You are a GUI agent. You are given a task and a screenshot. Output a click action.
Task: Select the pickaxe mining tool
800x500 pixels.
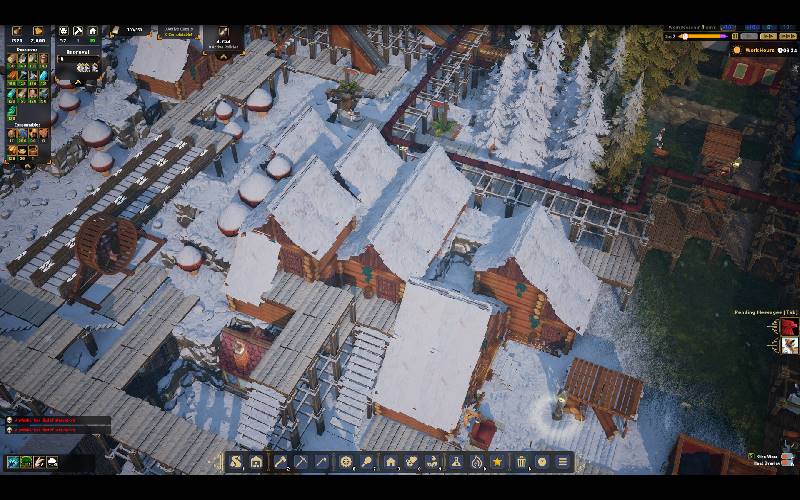point(300,462)
